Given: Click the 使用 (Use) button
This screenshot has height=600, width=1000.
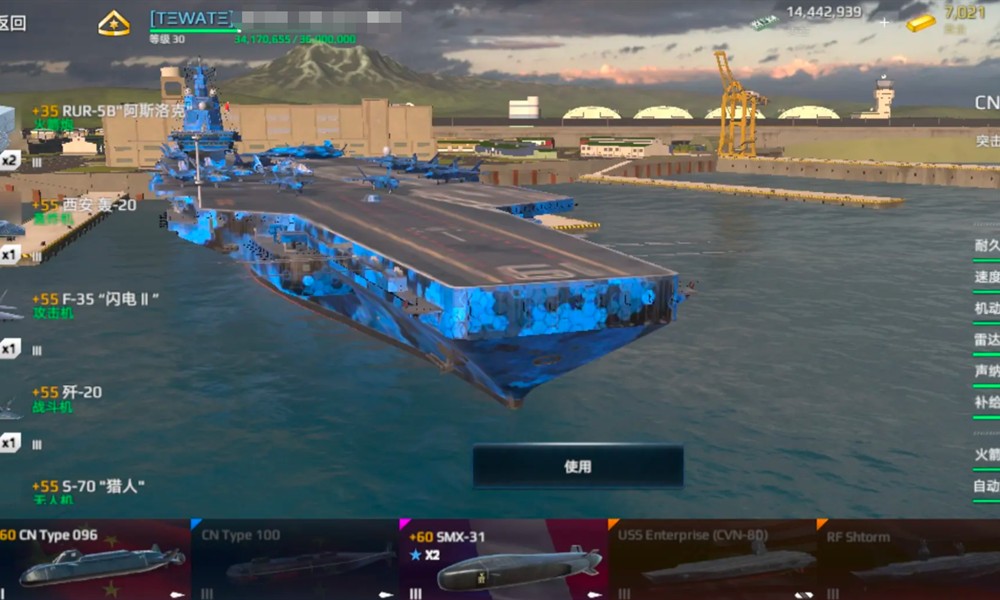Looking at the screenshot, I should (578, 466).
